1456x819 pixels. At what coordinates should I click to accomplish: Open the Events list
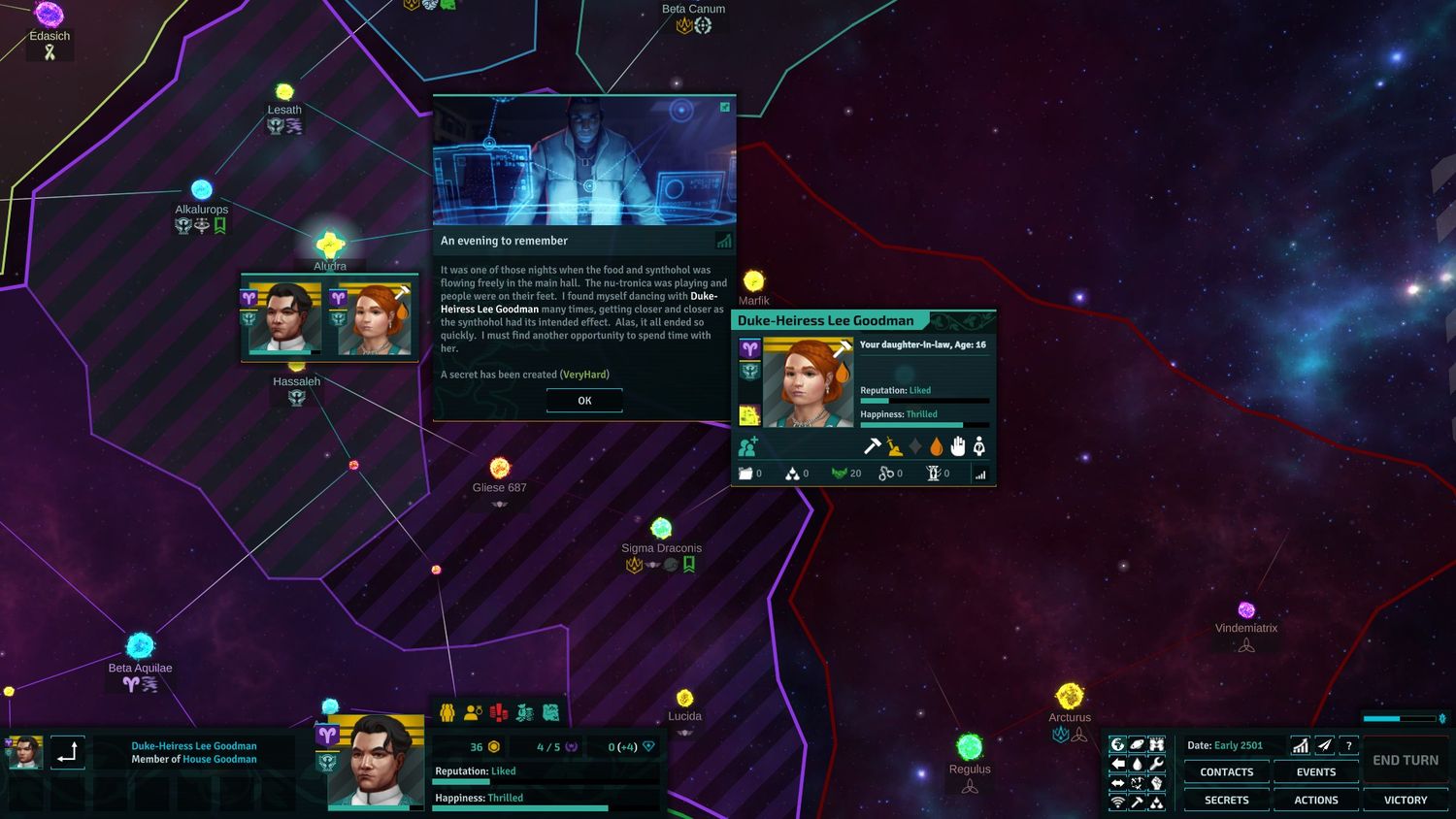click(x=1315, y=772)
